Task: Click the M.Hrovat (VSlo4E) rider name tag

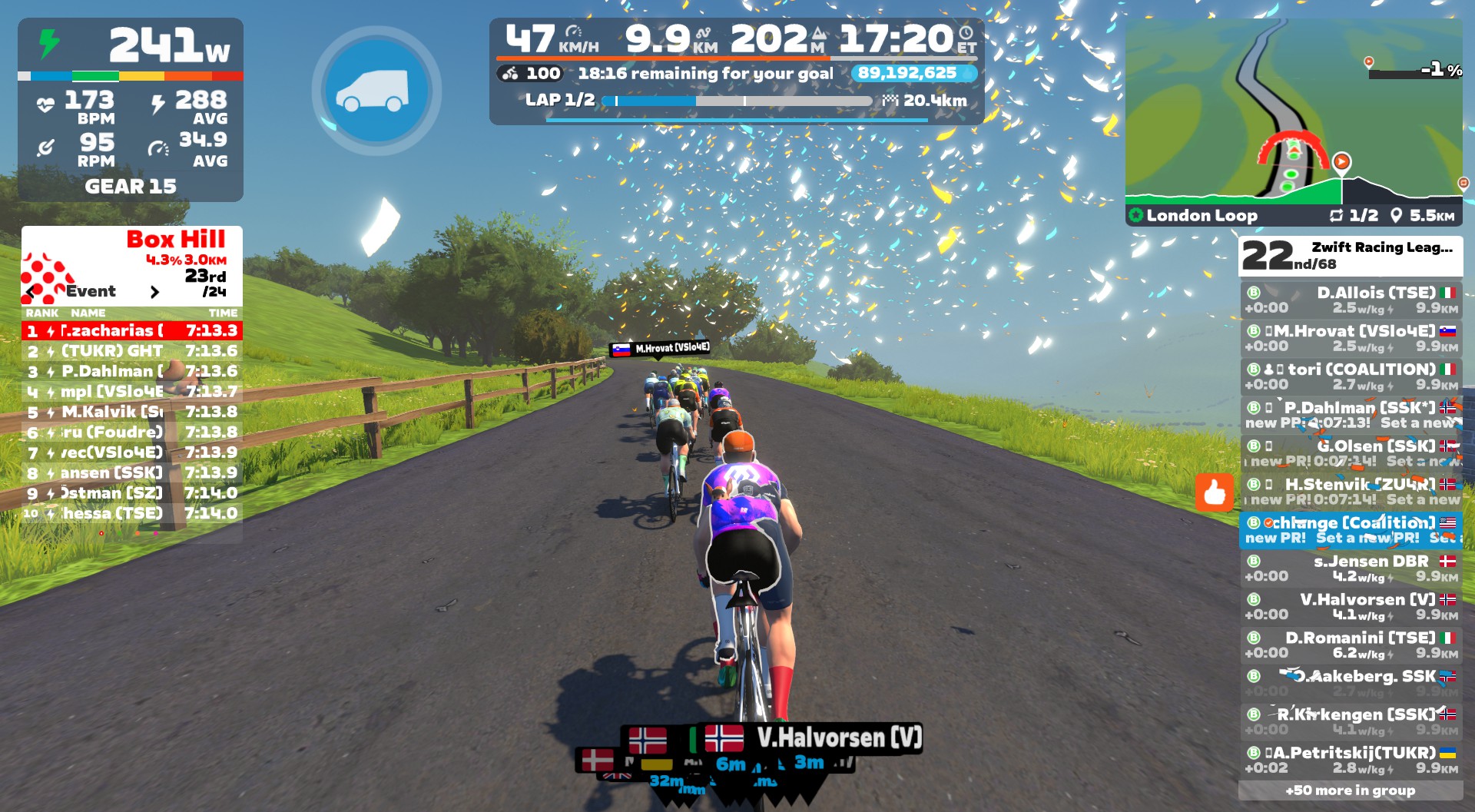Action: pyautogui.click(x=661, y=349)
